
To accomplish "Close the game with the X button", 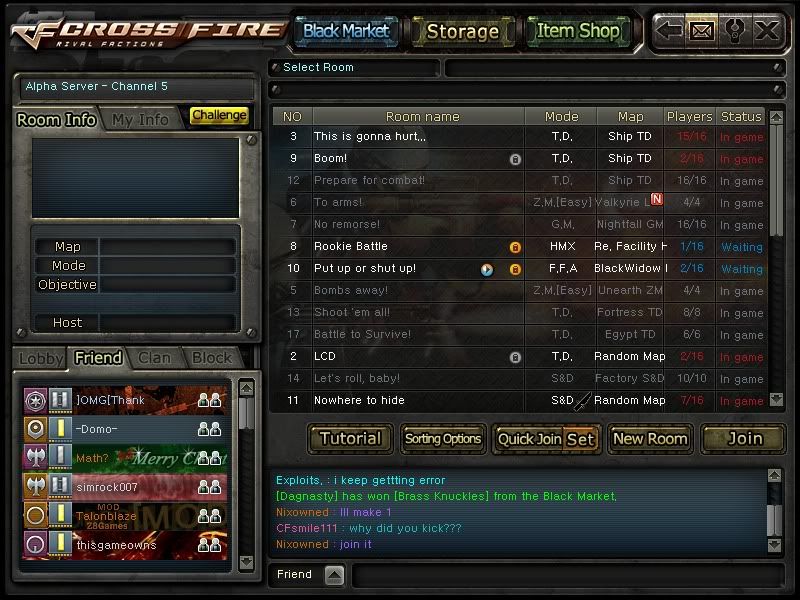I will tap(767, 31).
